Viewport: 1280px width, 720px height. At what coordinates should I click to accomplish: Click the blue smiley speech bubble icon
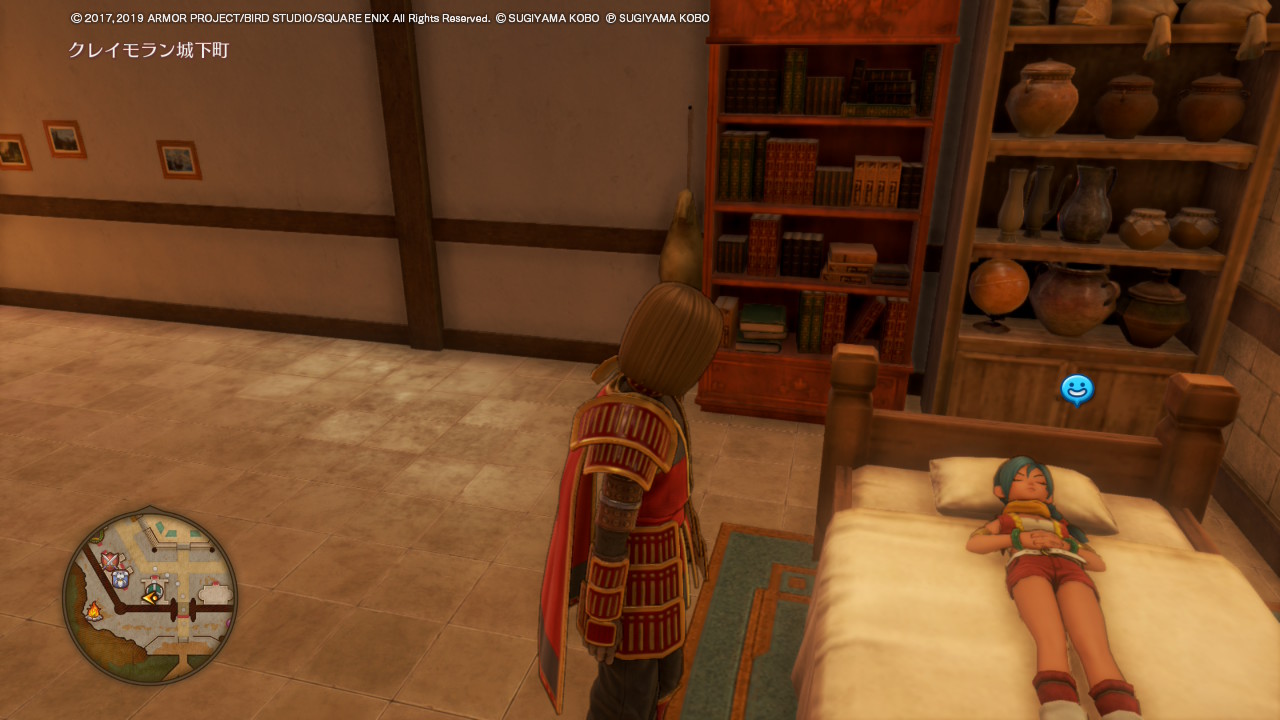[x=1077, y=389]
